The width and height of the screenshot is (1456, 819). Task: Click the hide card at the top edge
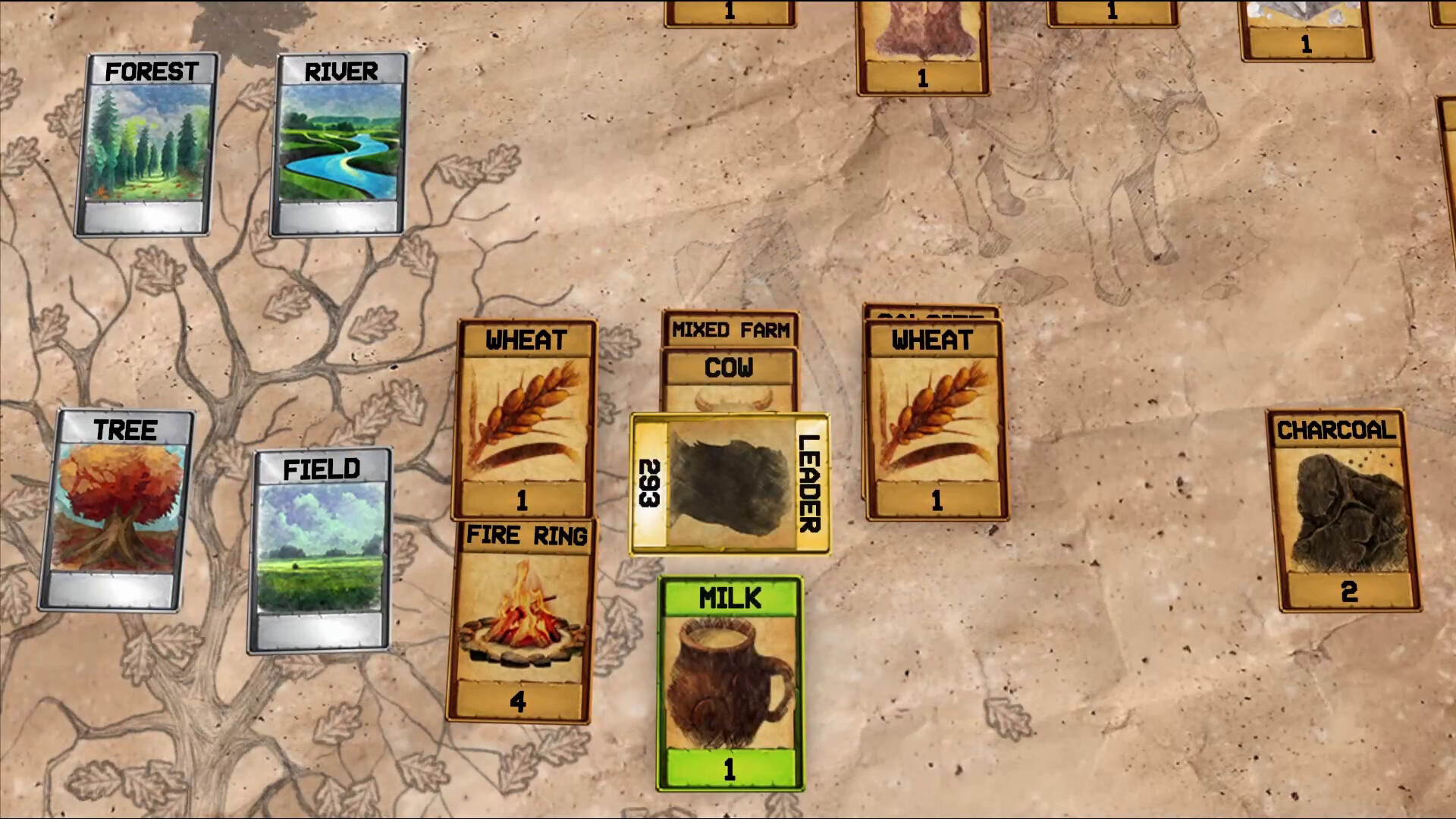click(x=921, y=42)
